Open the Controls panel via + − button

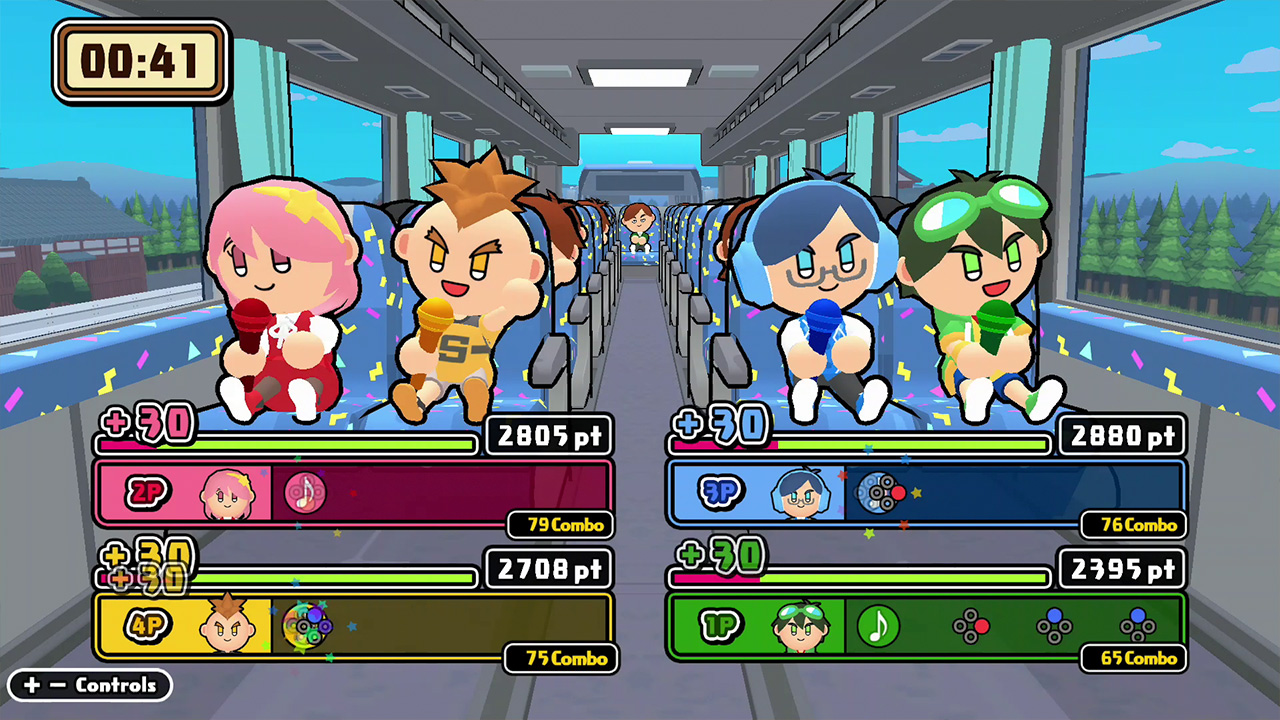pyautogui.click(x=89, y=685)
